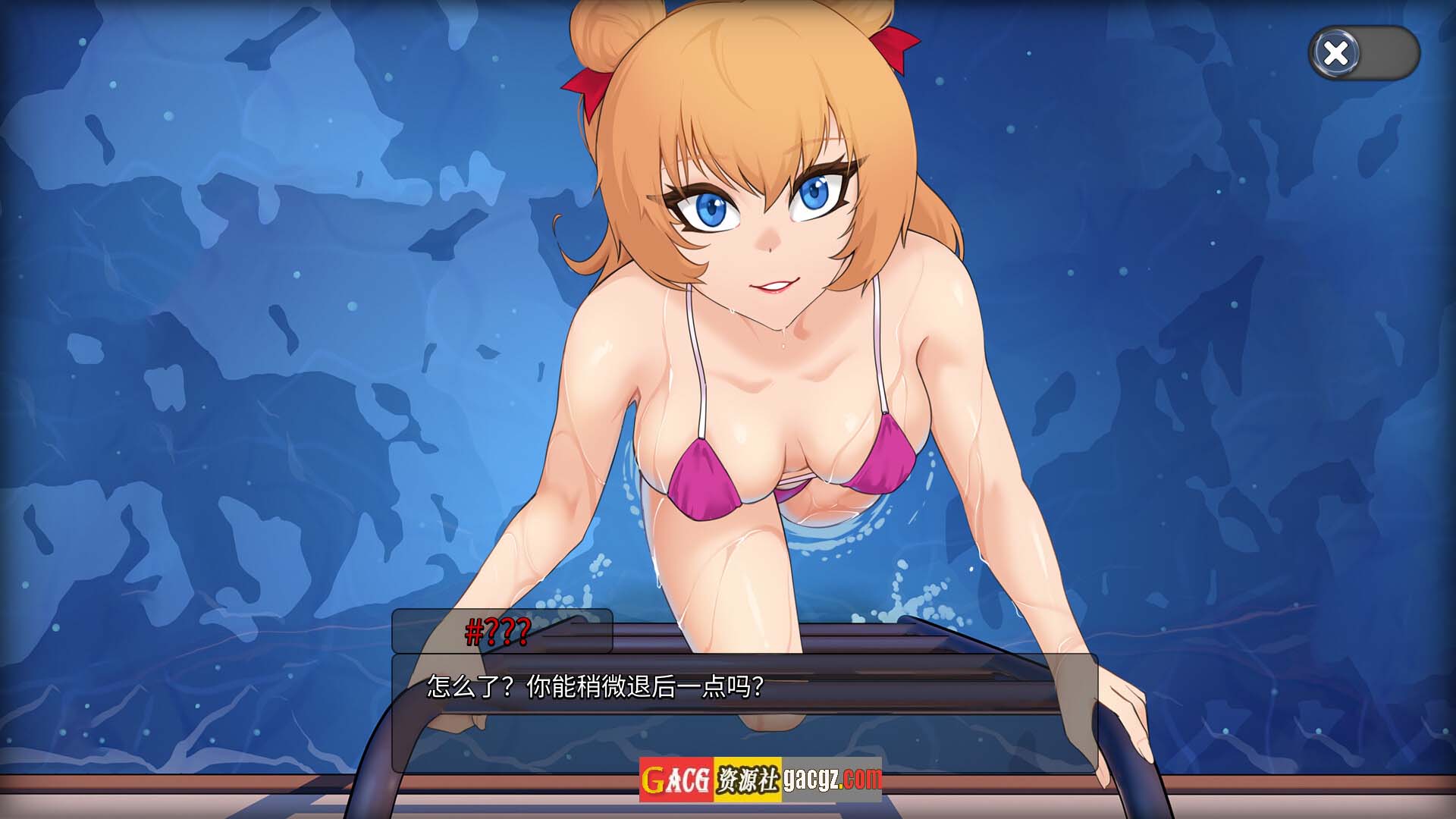Image resolution: width=1456 pixels, height=819 pixels.
Task: Advance the dialogue text box
Action: pos(744,711)
